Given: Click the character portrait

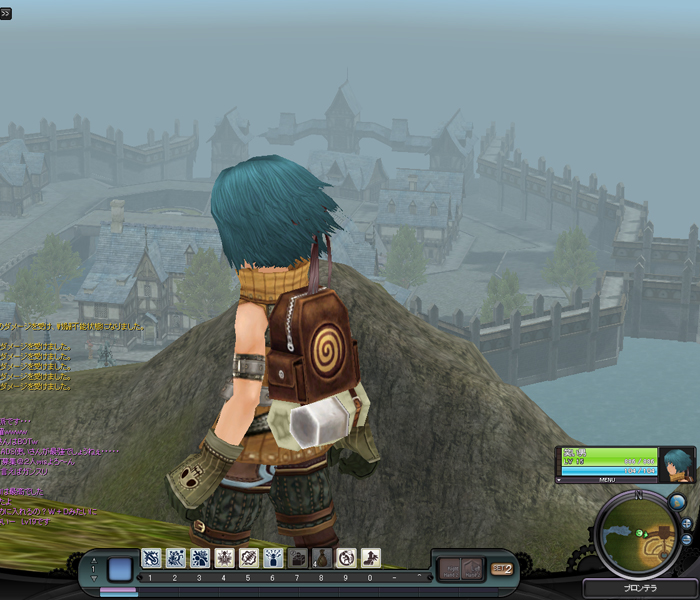Looking at the screenshot, I should (x=678, y=463).
